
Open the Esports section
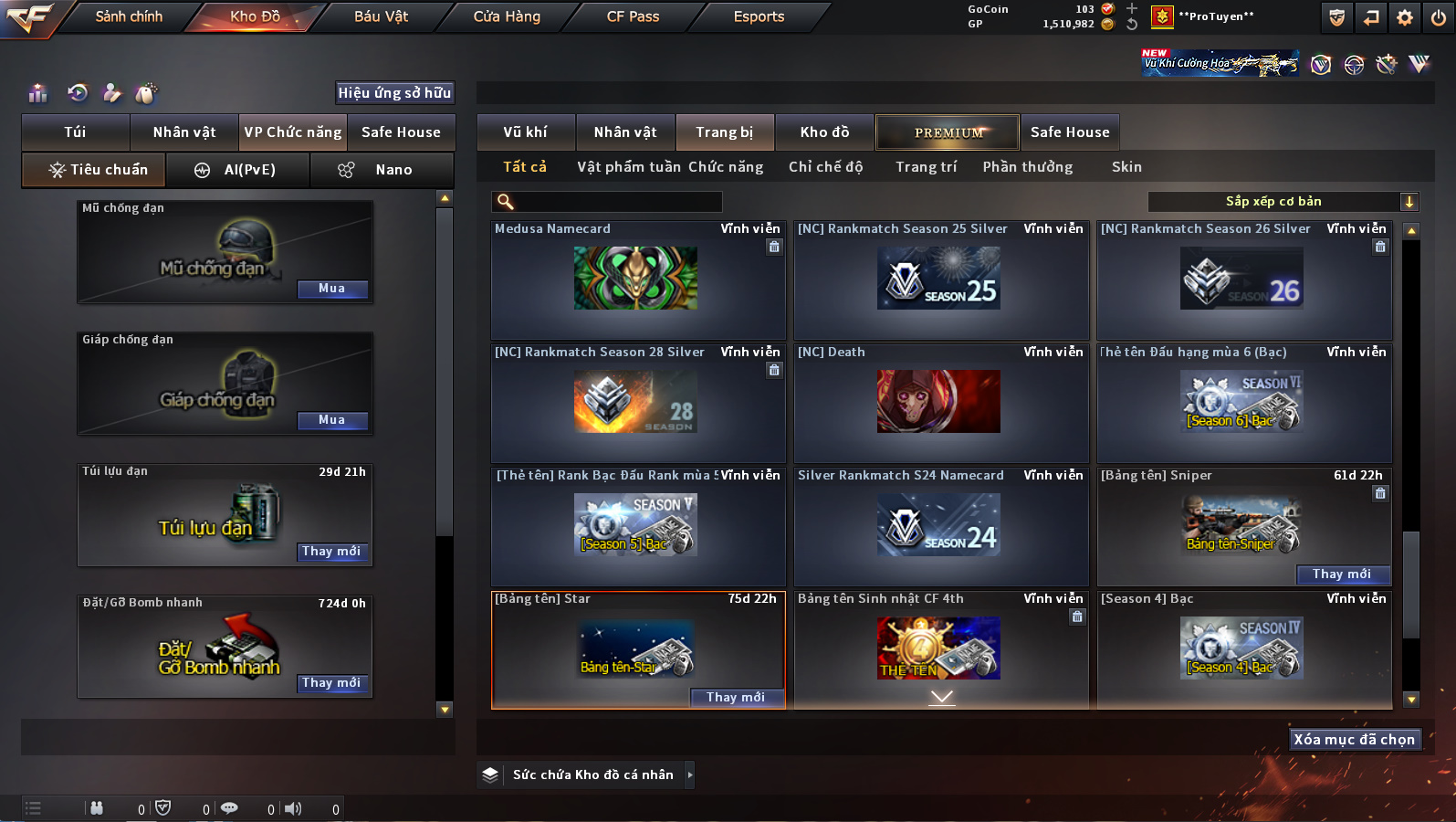pos(759,16)
